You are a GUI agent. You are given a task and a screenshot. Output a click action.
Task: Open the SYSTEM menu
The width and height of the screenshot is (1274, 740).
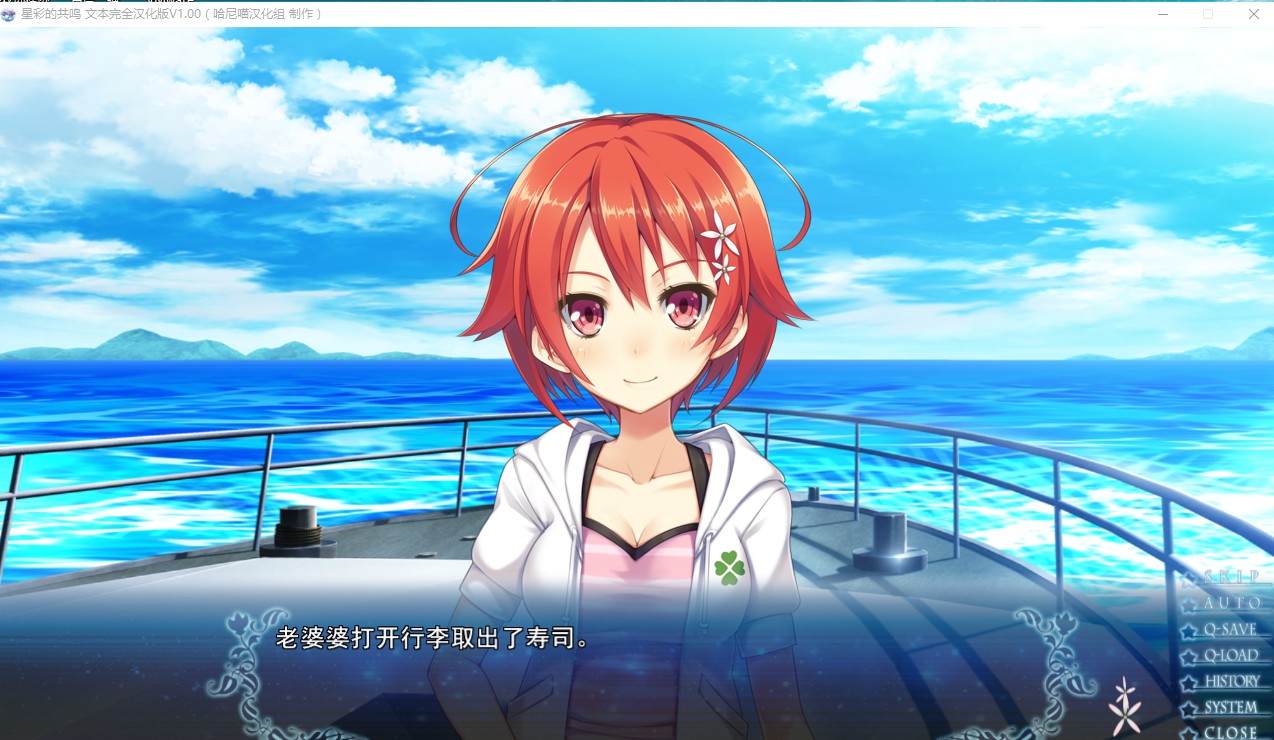[x=1230, y=708]
